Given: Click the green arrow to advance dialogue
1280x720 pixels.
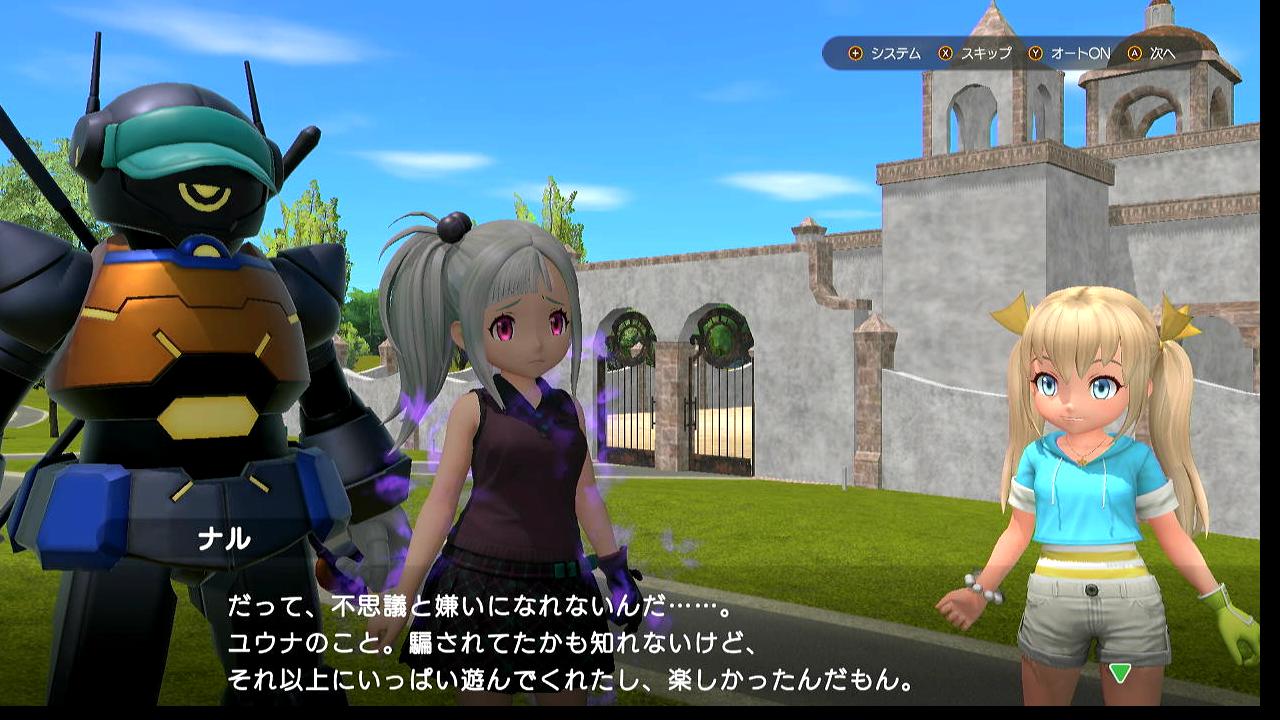Looking at the screenshot, I should click(x=1120, y=673).
